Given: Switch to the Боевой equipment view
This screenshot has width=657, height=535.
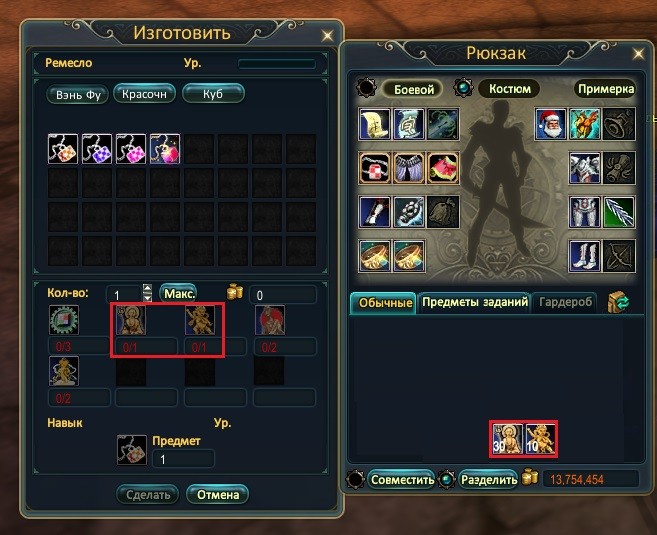Looking at the screenshot, I should pos(410,89).
